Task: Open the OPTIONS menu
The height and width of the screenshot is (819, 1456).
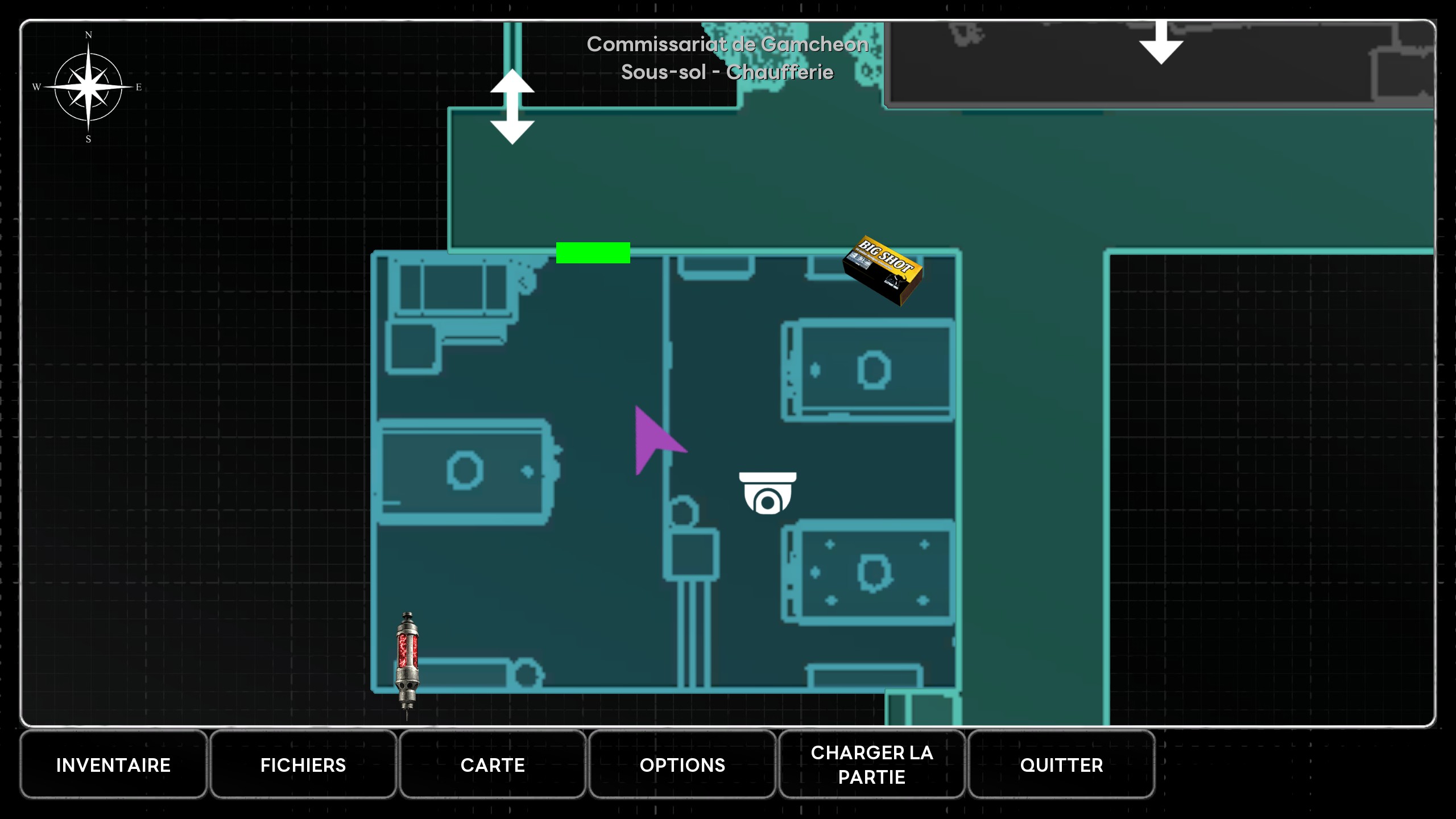Action: [682, 765]
